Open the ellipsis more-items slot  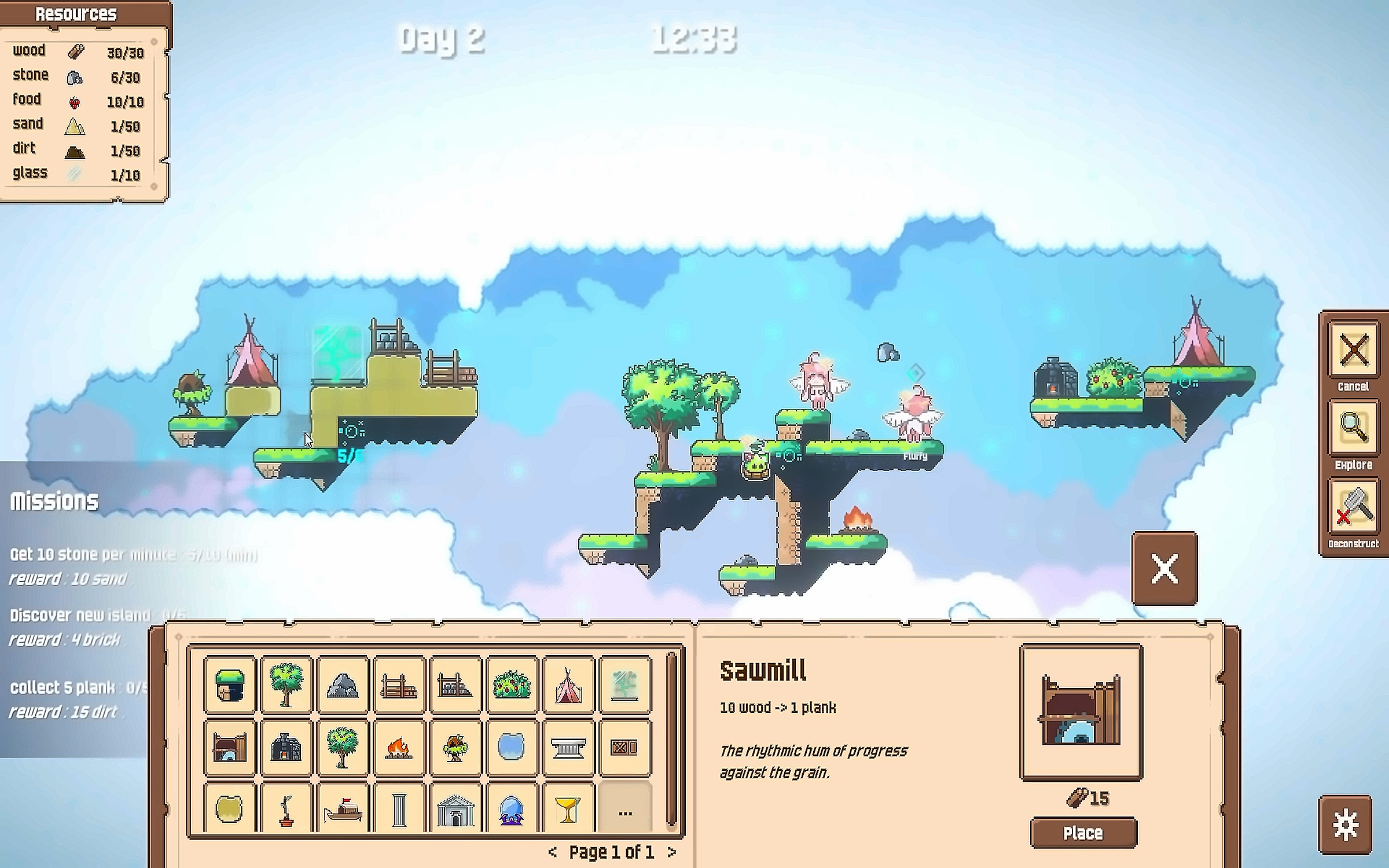pos(624,809)
